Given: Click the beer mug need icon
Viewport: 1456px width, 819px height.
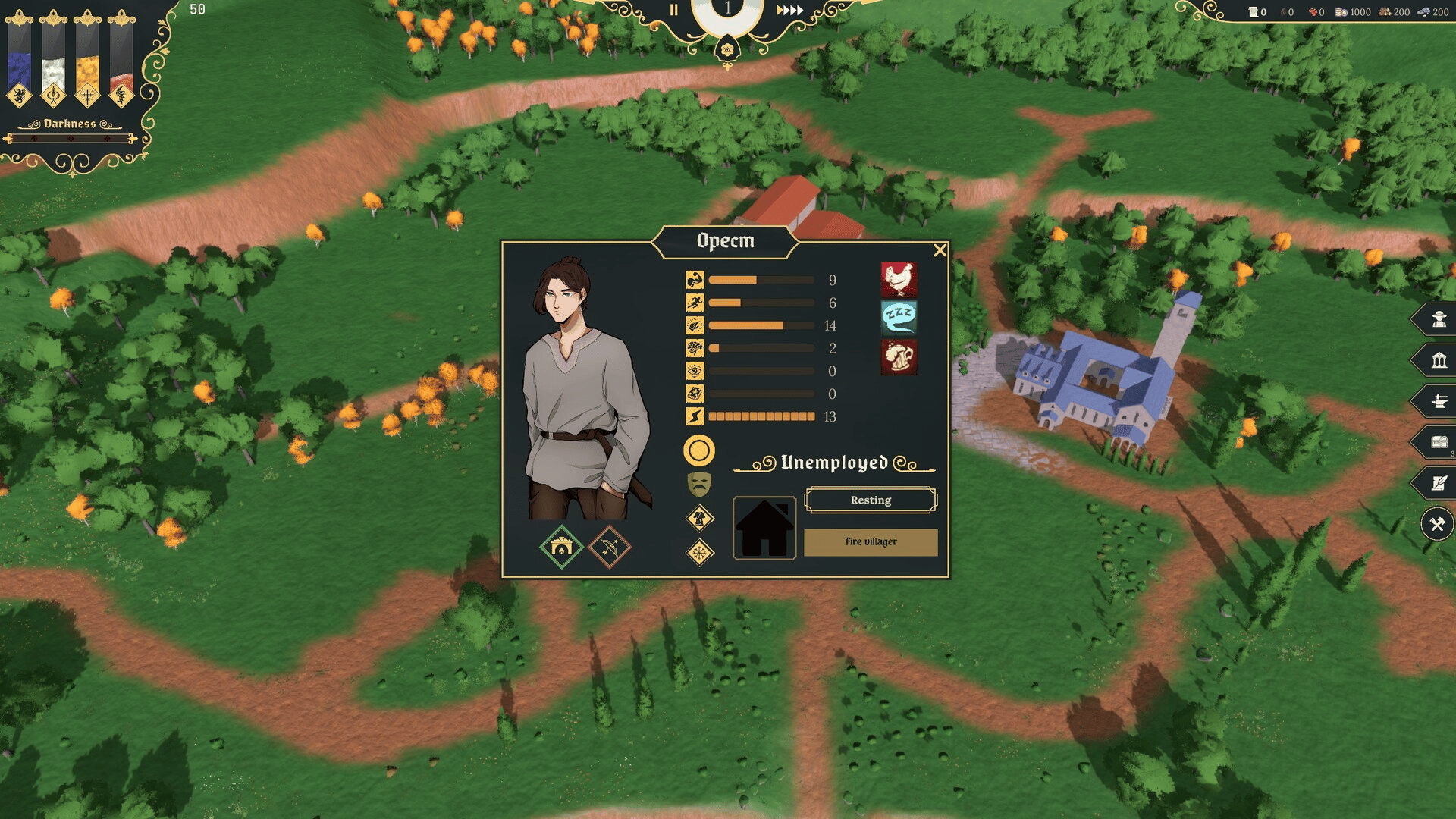Looking at the screenshot, I should coord(899,356).
